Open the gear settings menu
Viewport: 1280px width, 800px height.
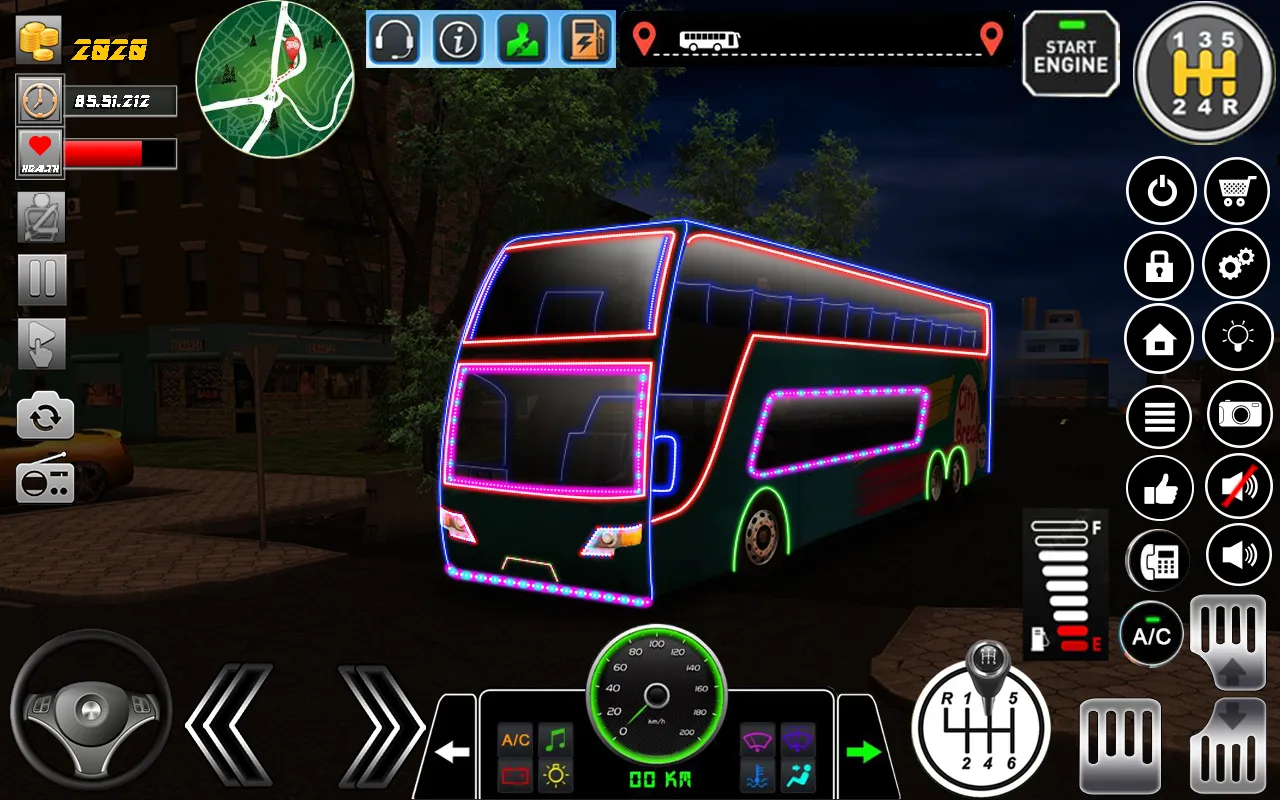[x=1237, y=264]
